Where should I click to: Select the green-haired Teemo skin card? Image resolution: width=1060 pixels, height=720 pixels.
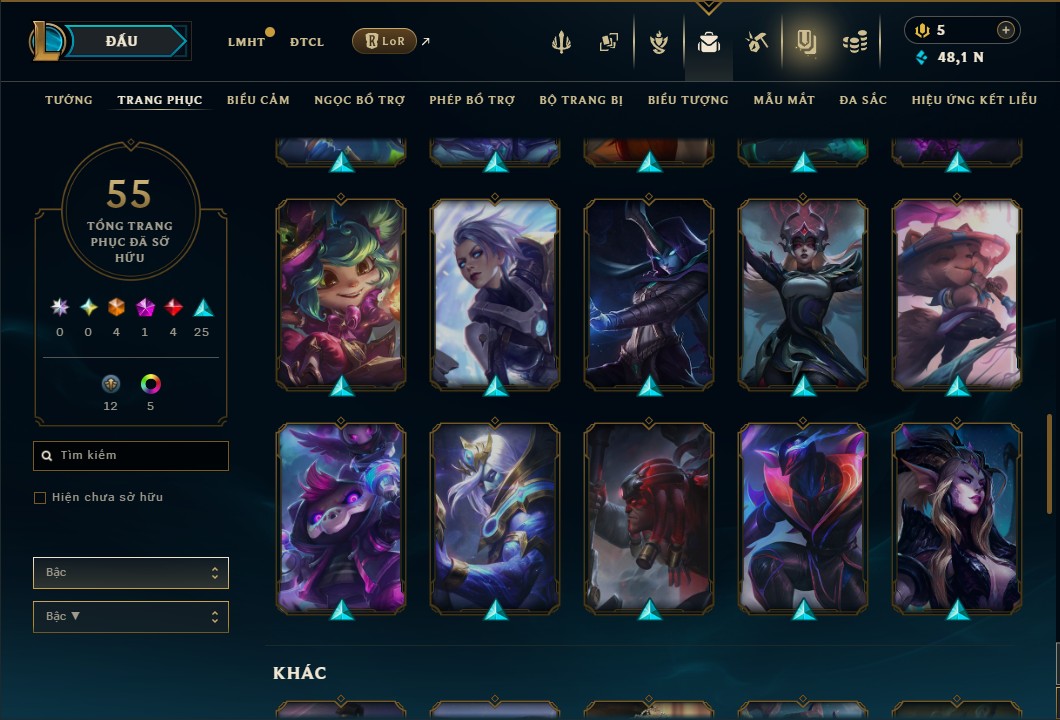click(x=341, y=293)
